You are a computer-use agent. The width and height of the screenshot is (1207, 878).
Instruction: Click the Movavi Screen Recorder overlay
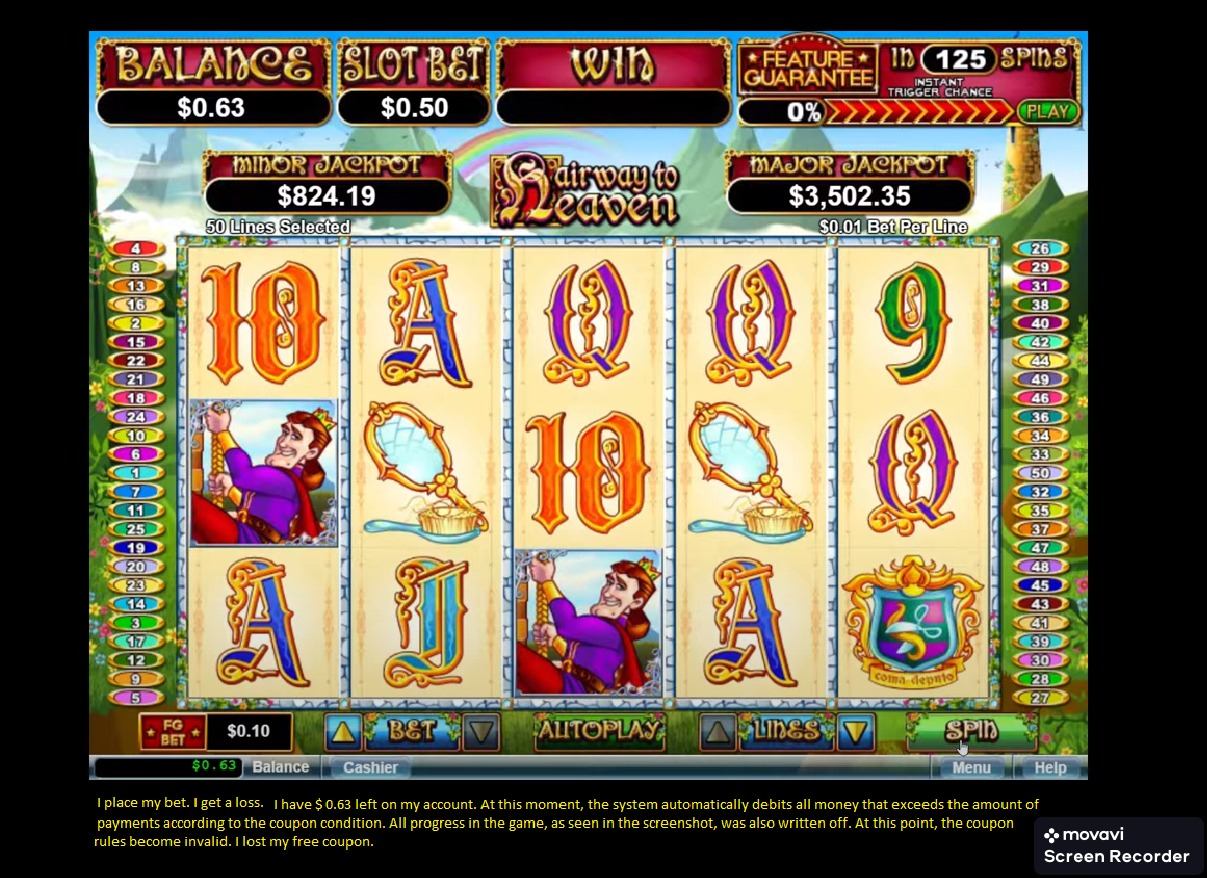coord(1118,846)
